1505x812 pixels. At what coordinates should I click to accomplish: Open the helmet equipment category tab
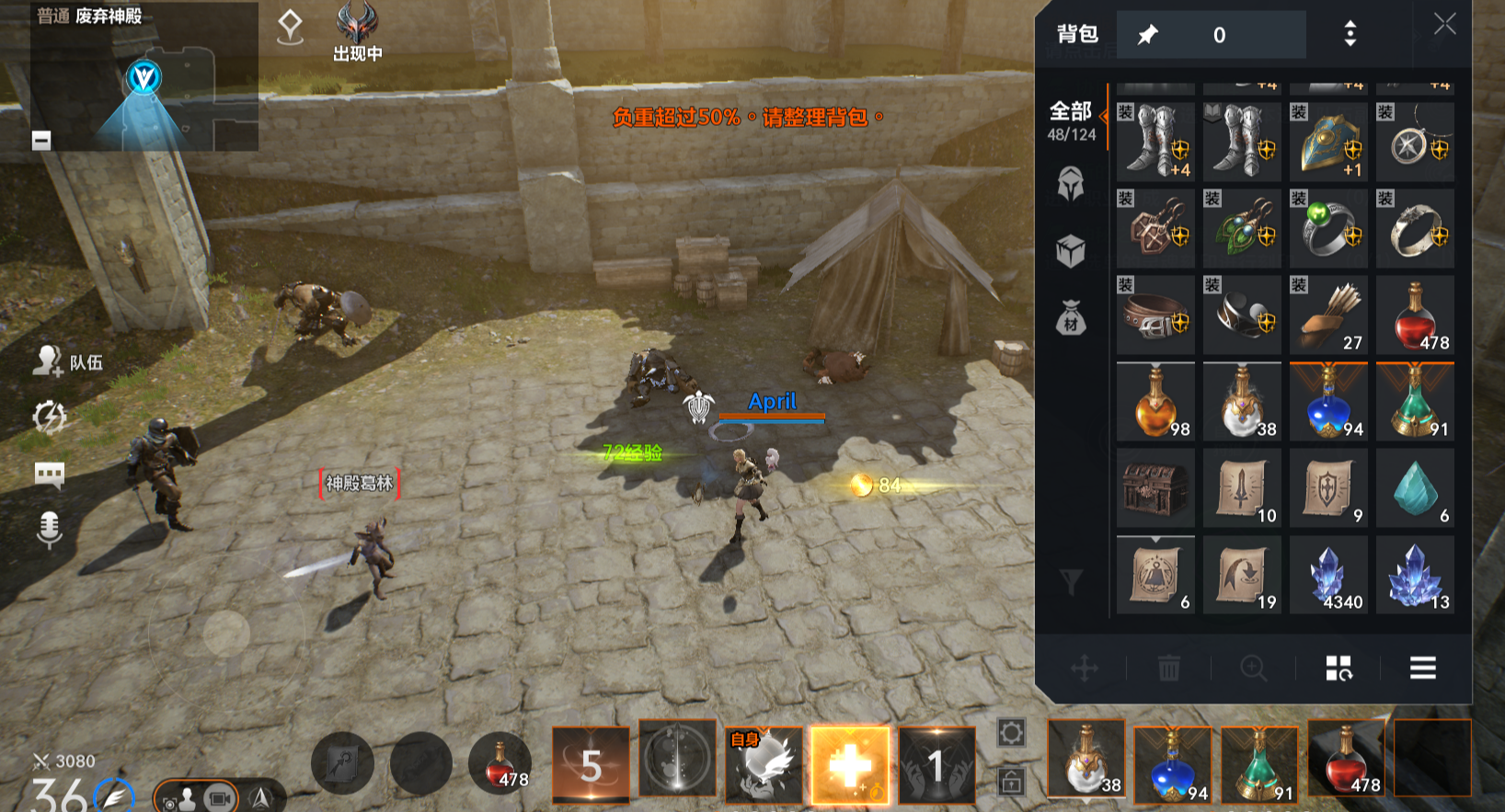(1070, 184)
